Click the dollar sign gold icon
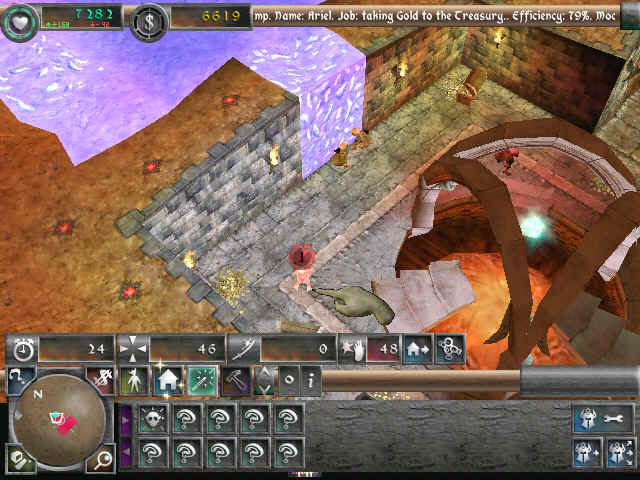The height and width of the screenshot is (480, 640). click(x=150, y=17)
